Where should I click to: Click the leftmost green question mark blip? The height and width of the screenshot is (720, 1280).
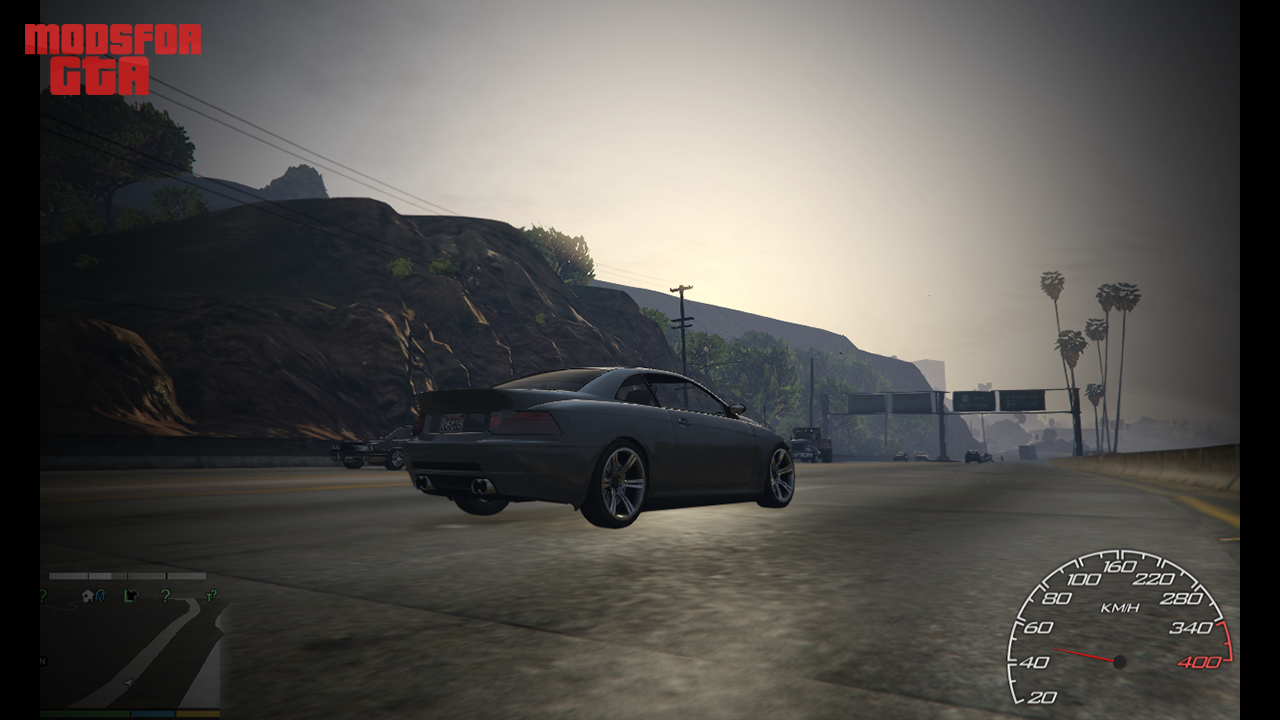coord(42,595)
